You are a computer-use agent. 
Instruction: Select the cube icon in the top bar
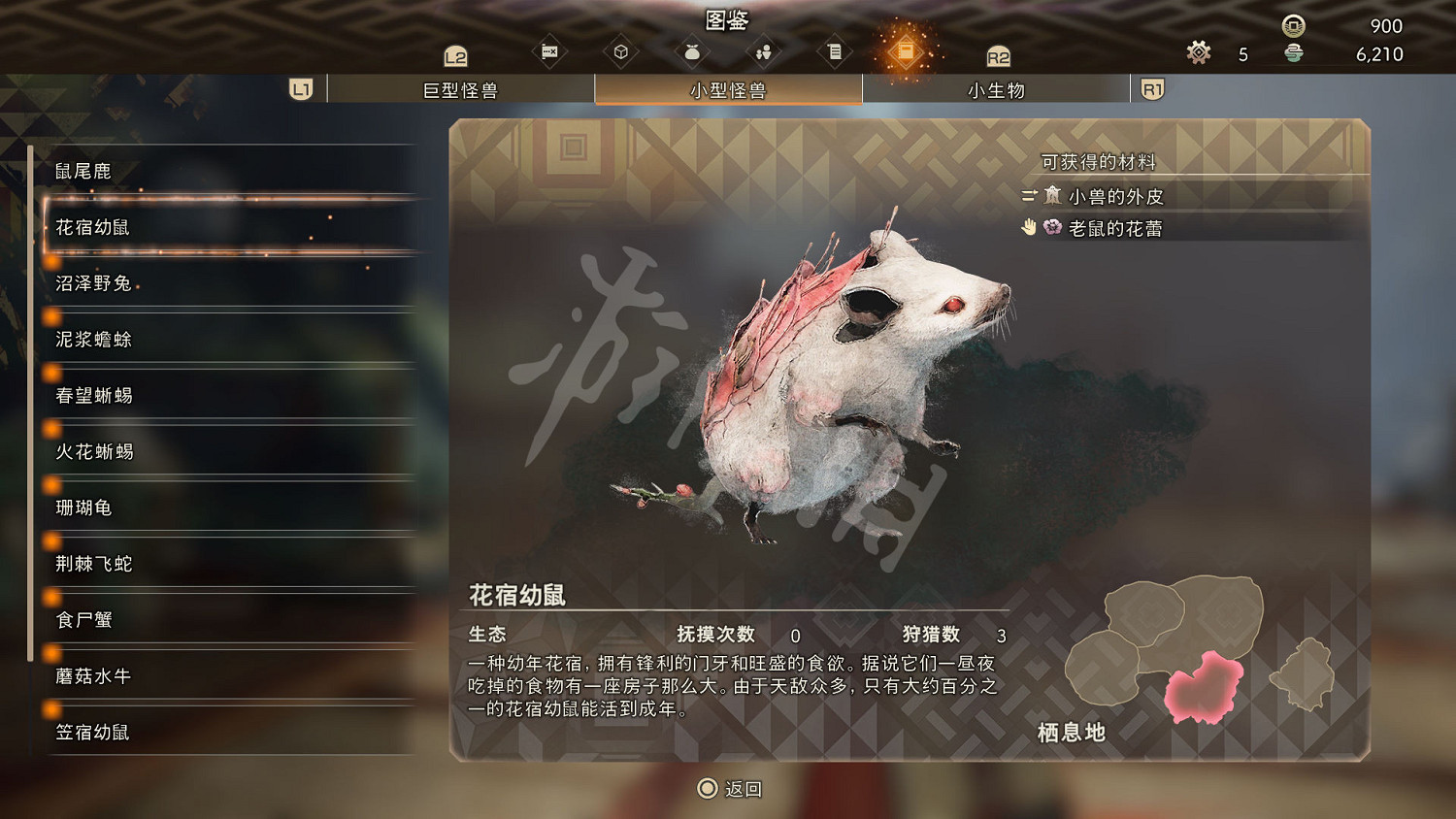pos(622,50)
